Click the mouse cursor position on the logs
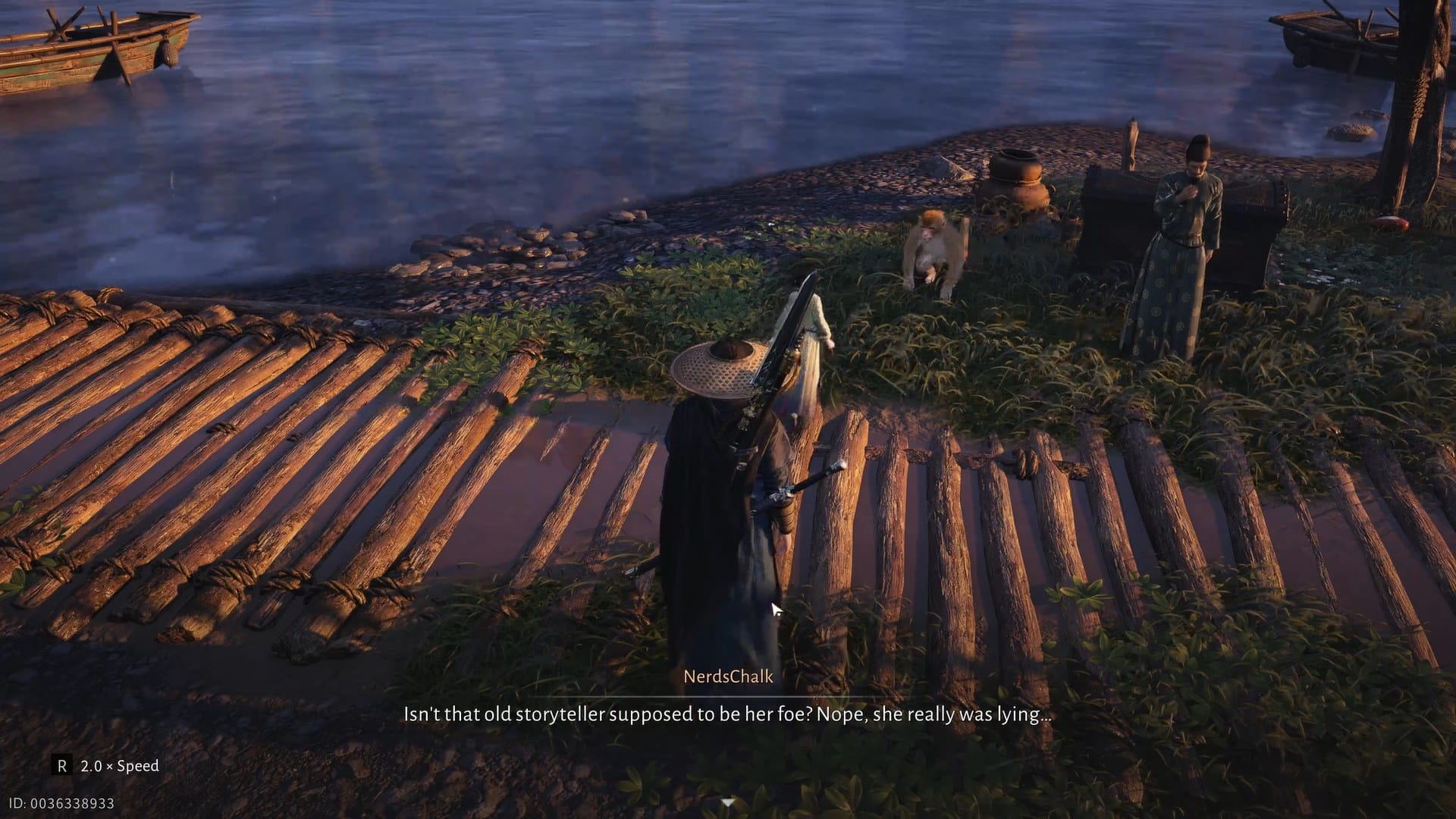Screen dimensions: 1456x819 point(774,608)
